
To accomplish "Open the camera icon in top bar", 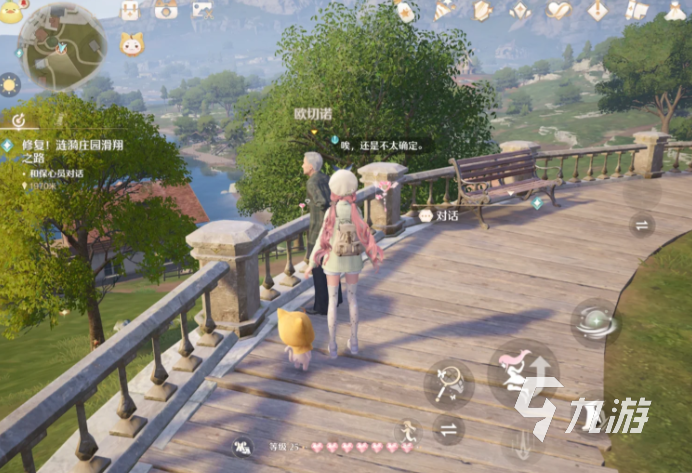I will tap(166, 10).
